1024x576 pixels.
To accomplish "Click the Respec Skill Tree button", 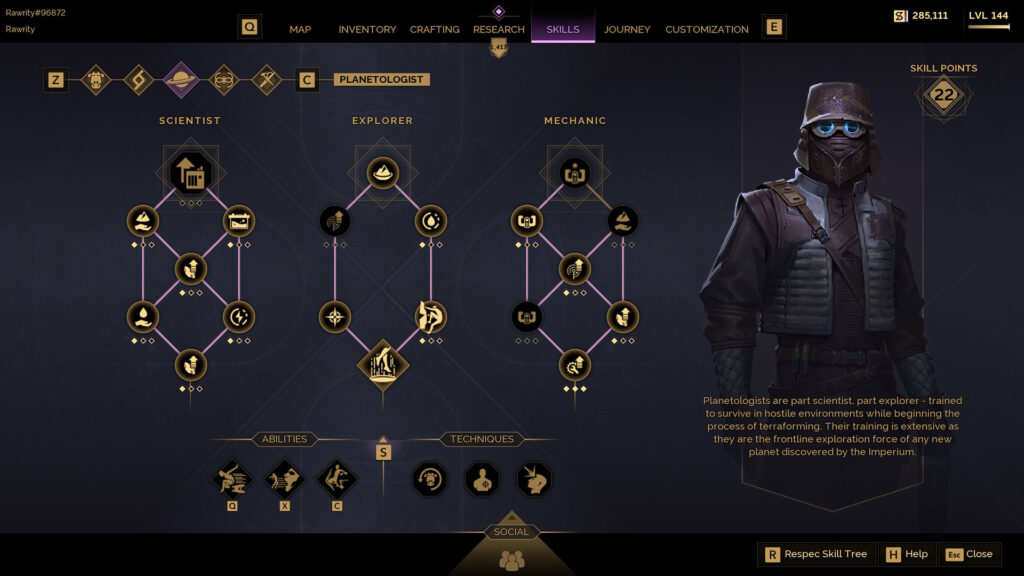I will (816, 554).
